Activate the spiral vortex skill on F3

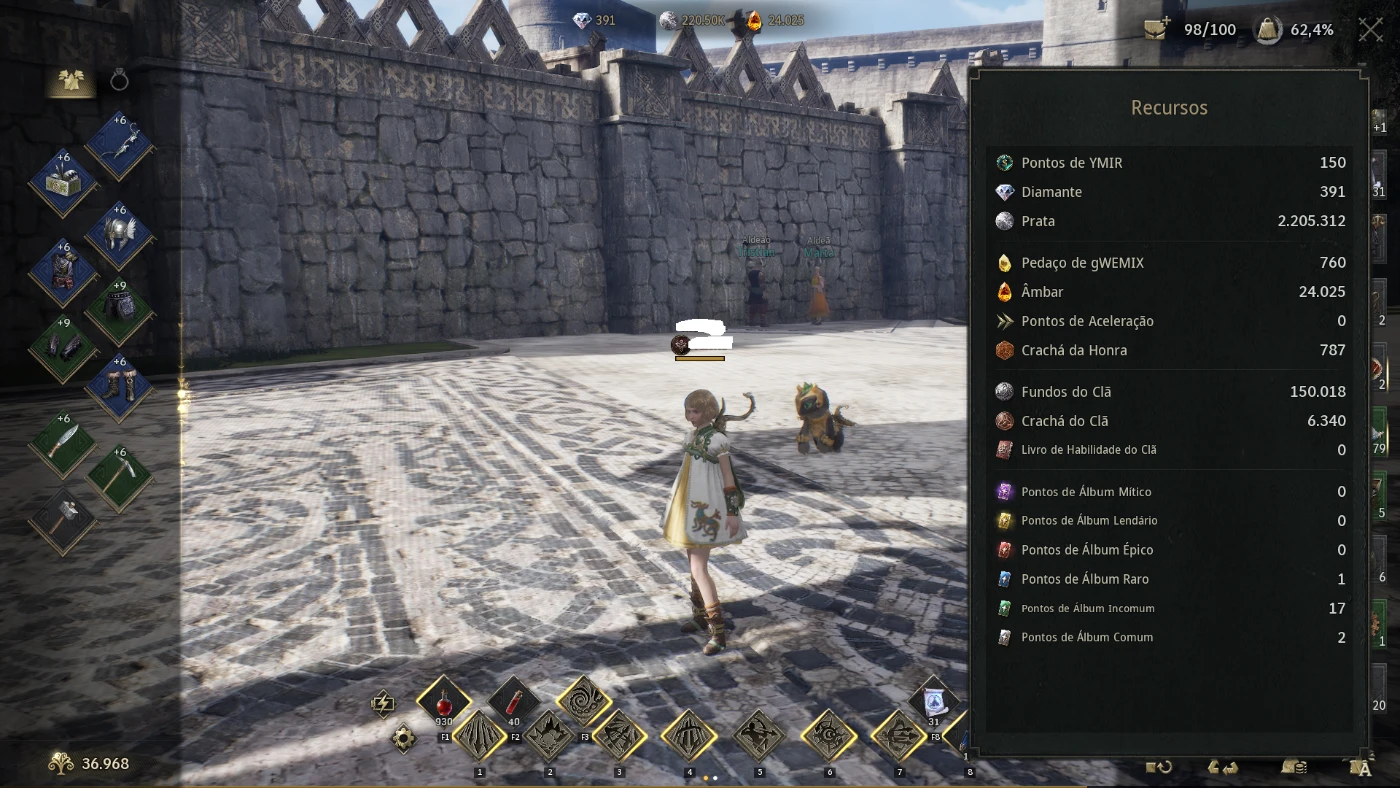click(x=584, y=702)
